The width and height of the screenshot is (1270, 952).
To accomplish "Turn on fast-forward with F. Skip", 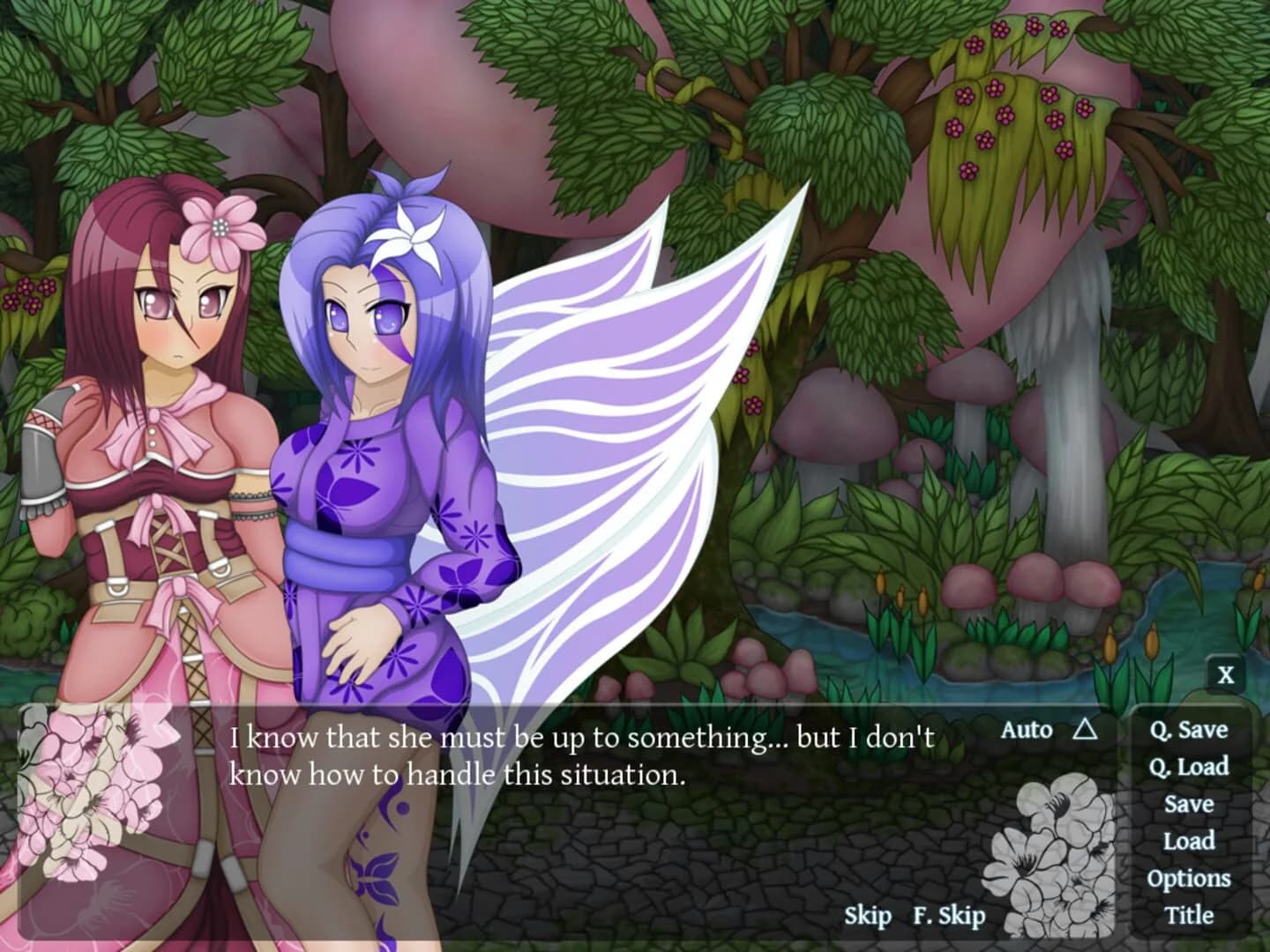I will 949,917.
